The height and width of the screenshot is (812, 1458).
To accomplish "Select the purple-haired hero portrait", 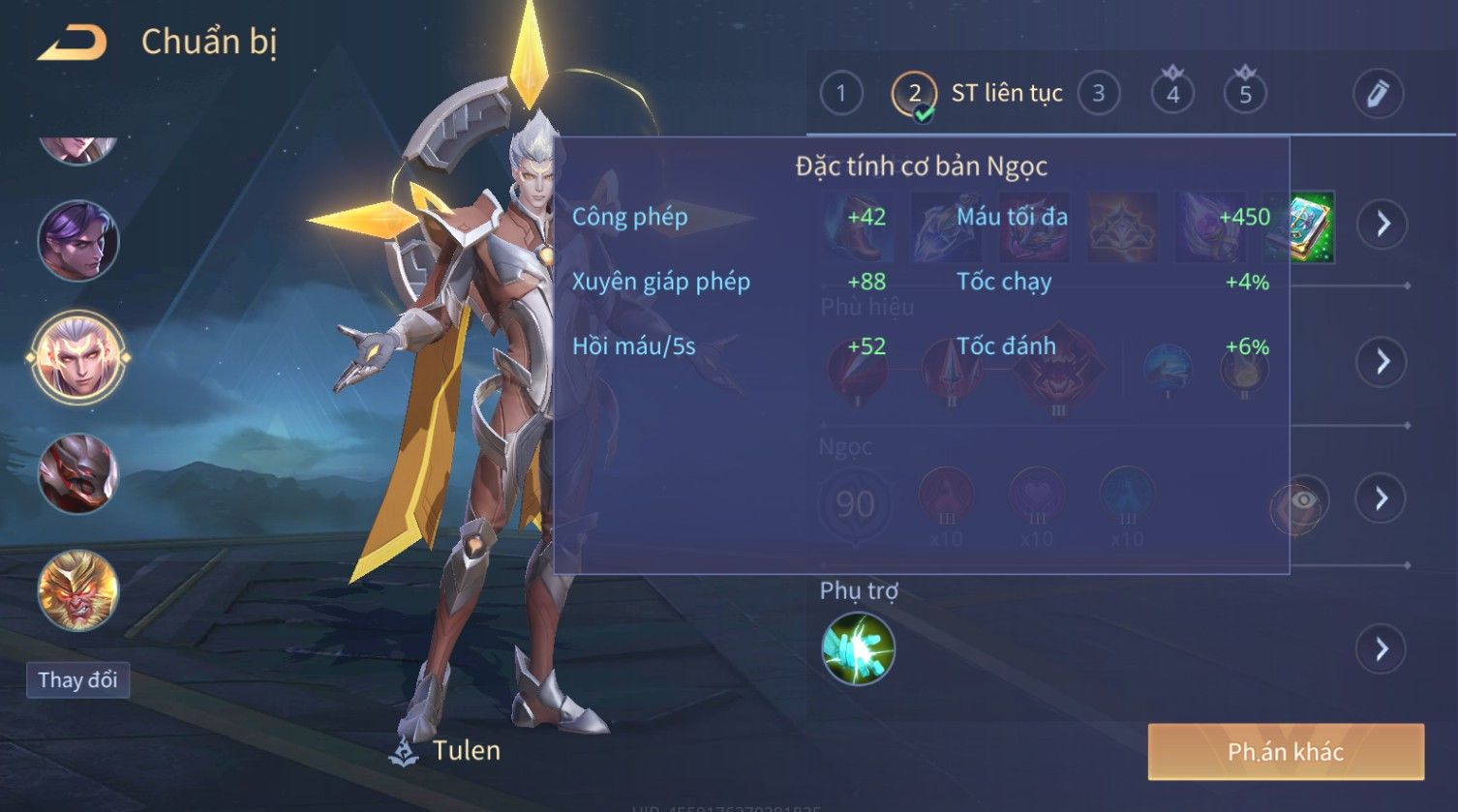I will (x=78, y=241).
